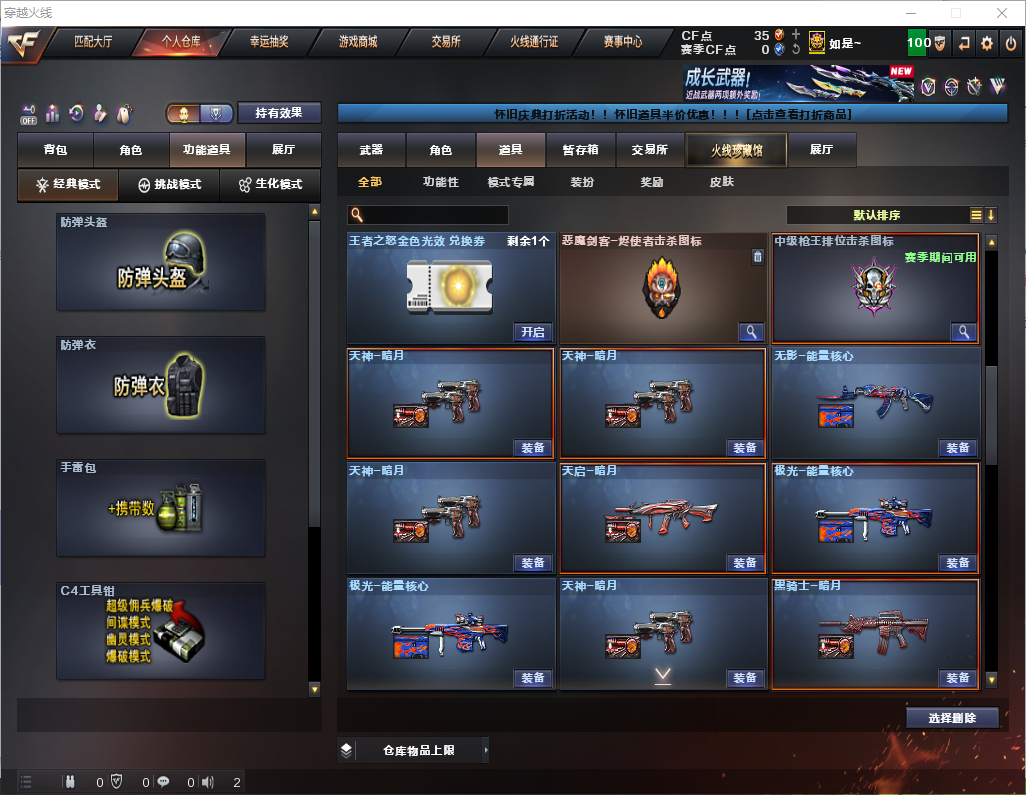Viewport: 1026px width, 795px height.
Task: Open the 武器 warehouse tab
Action: point(371,150)
